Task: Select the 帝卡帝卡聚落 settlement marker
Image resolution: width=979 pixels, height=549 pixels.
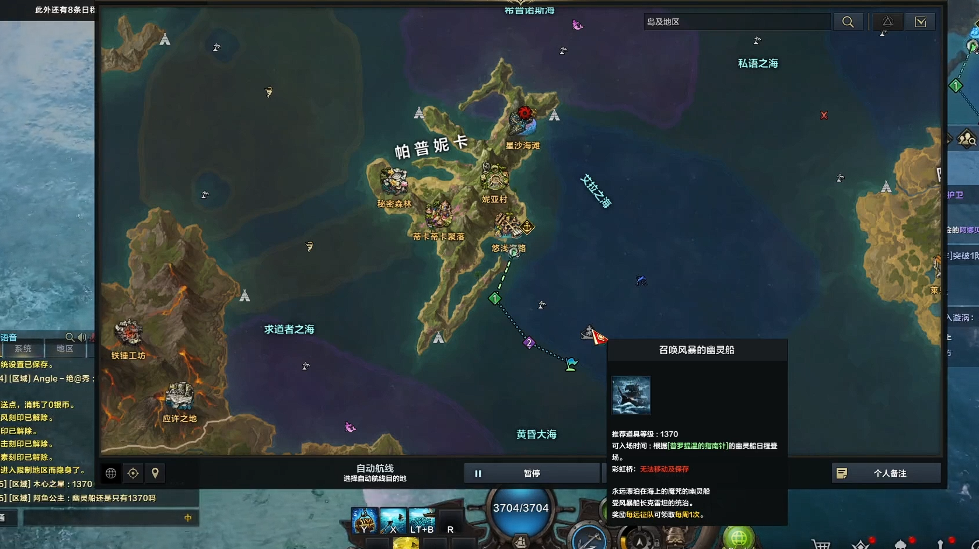Action: pyautogui.click(x=438, y=214)
